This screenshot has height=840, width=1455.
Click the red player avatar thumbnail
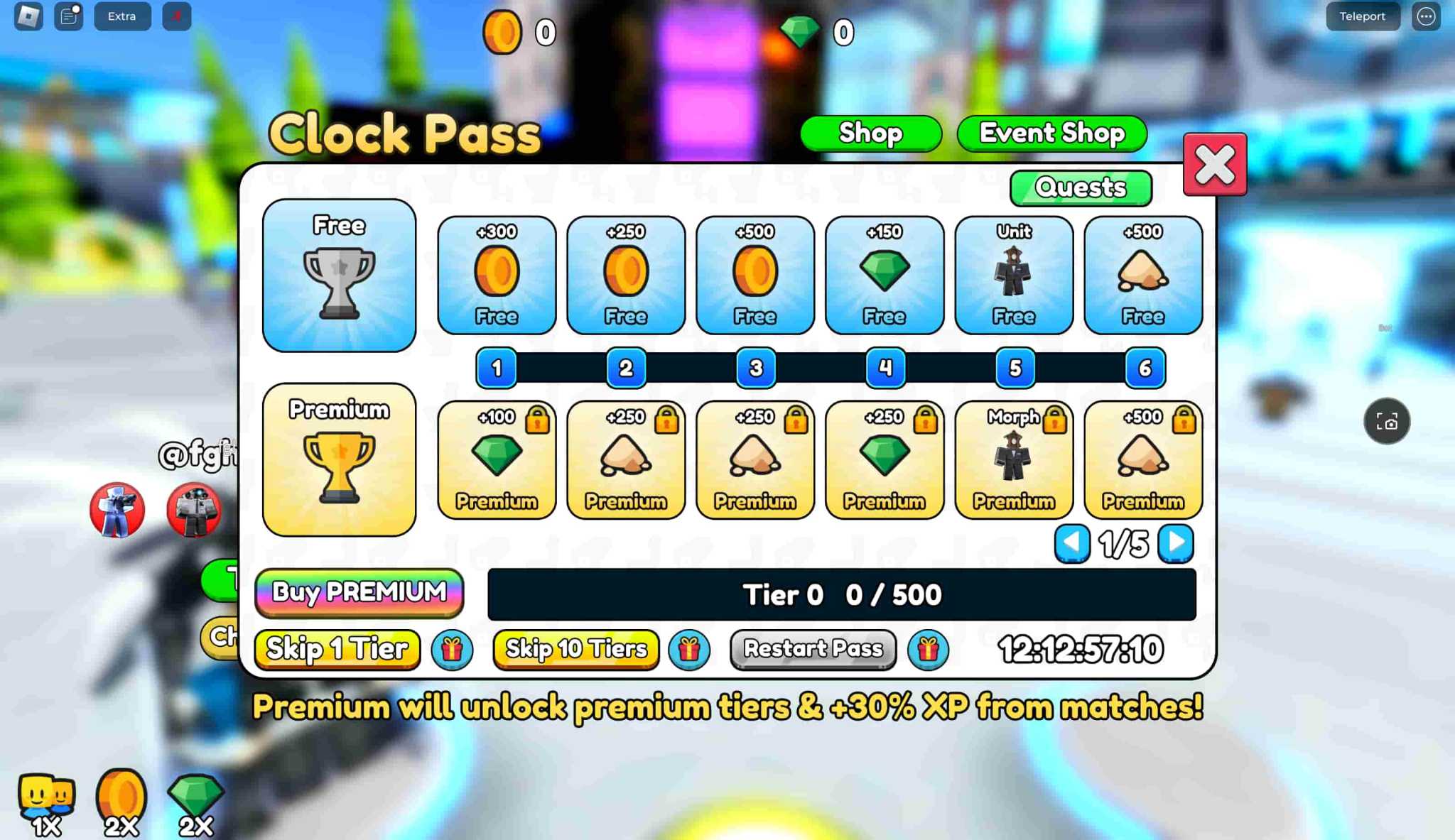point(117,510)
